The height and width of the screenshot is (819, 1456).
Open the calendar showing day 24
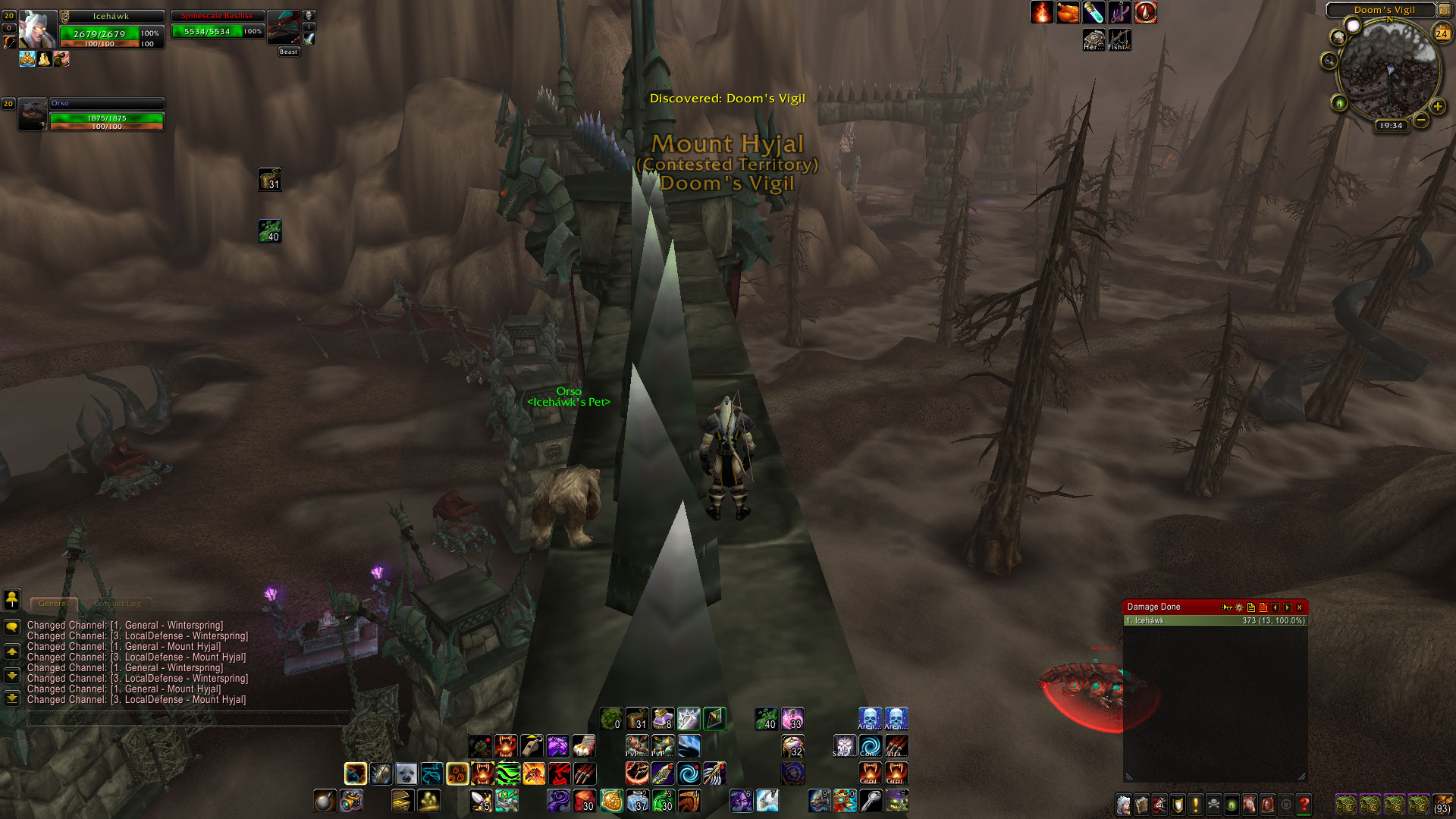pos(1441,33)
